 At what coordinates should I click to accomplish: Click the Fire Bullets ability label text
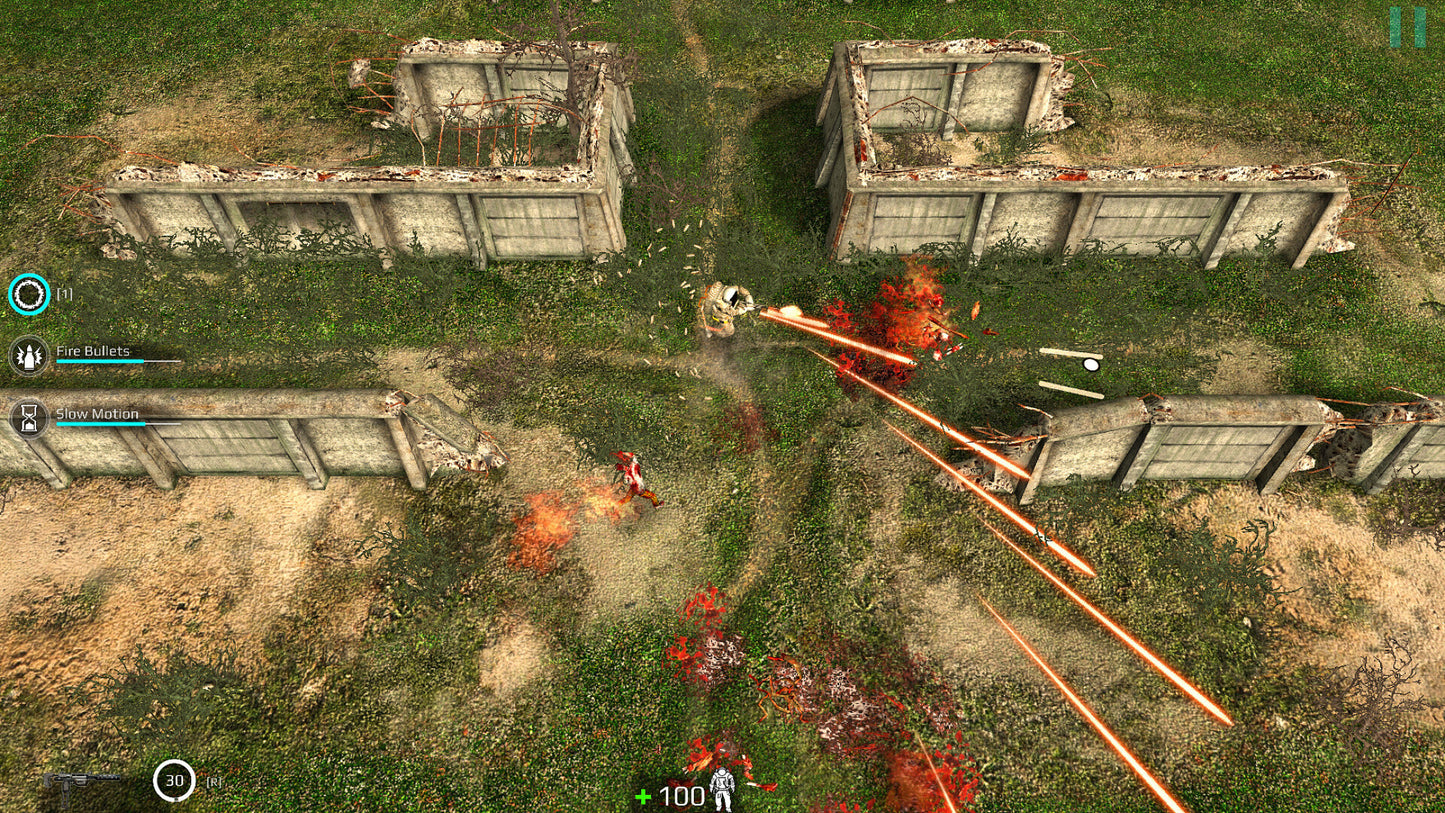coord(92,351)
